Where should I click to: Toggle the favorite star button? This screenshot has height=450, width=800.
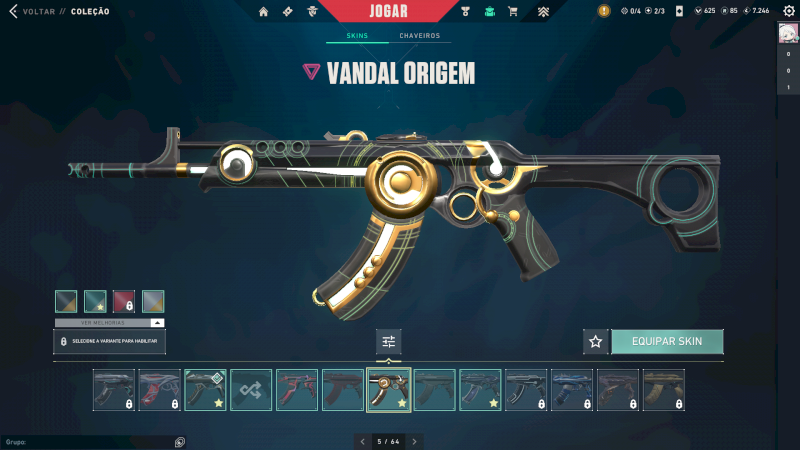tap(596, 341)
